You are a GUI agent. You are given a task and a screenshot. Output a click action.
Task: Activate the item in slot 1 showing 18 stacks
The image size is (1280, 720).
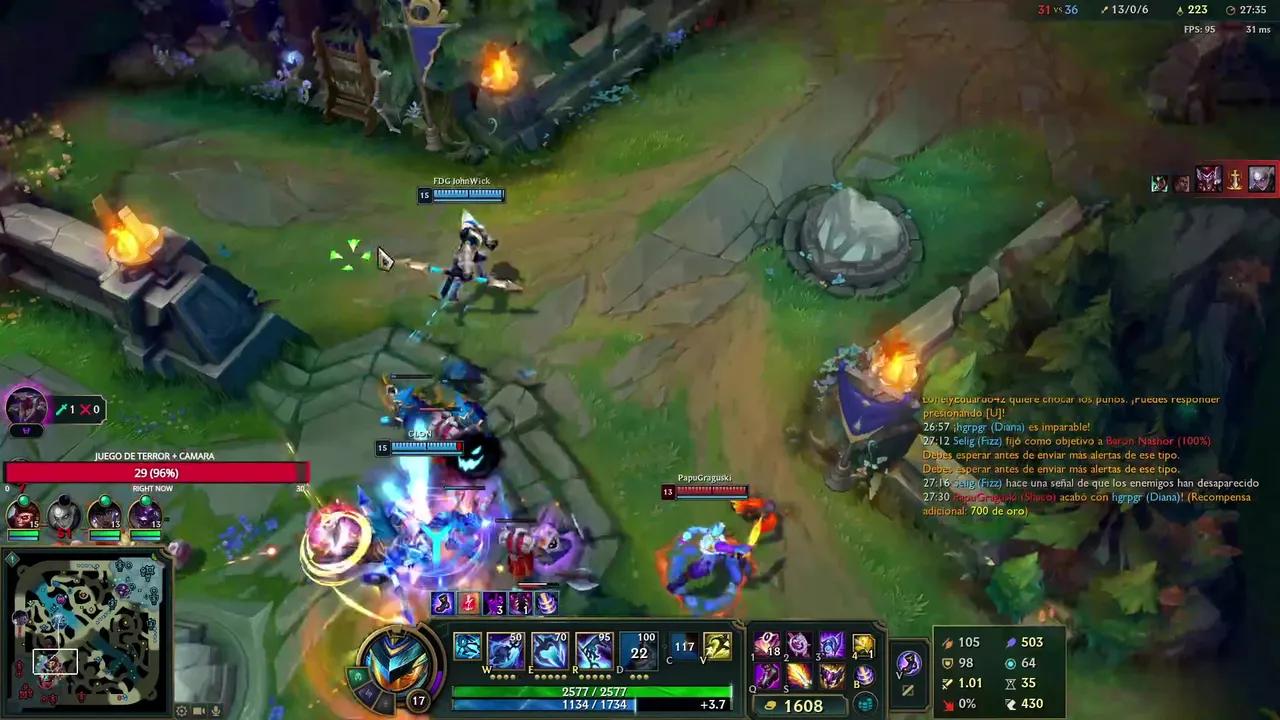coord(765,644)
